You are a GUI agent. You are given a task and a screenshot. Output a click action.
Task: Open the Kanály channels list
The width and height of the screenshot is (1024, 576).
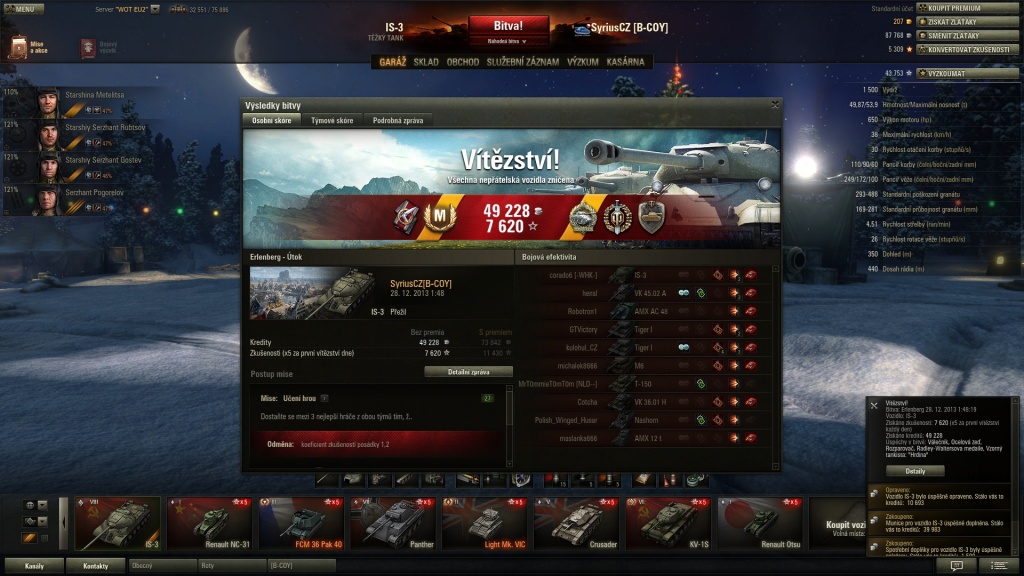[x=34, y=565]
